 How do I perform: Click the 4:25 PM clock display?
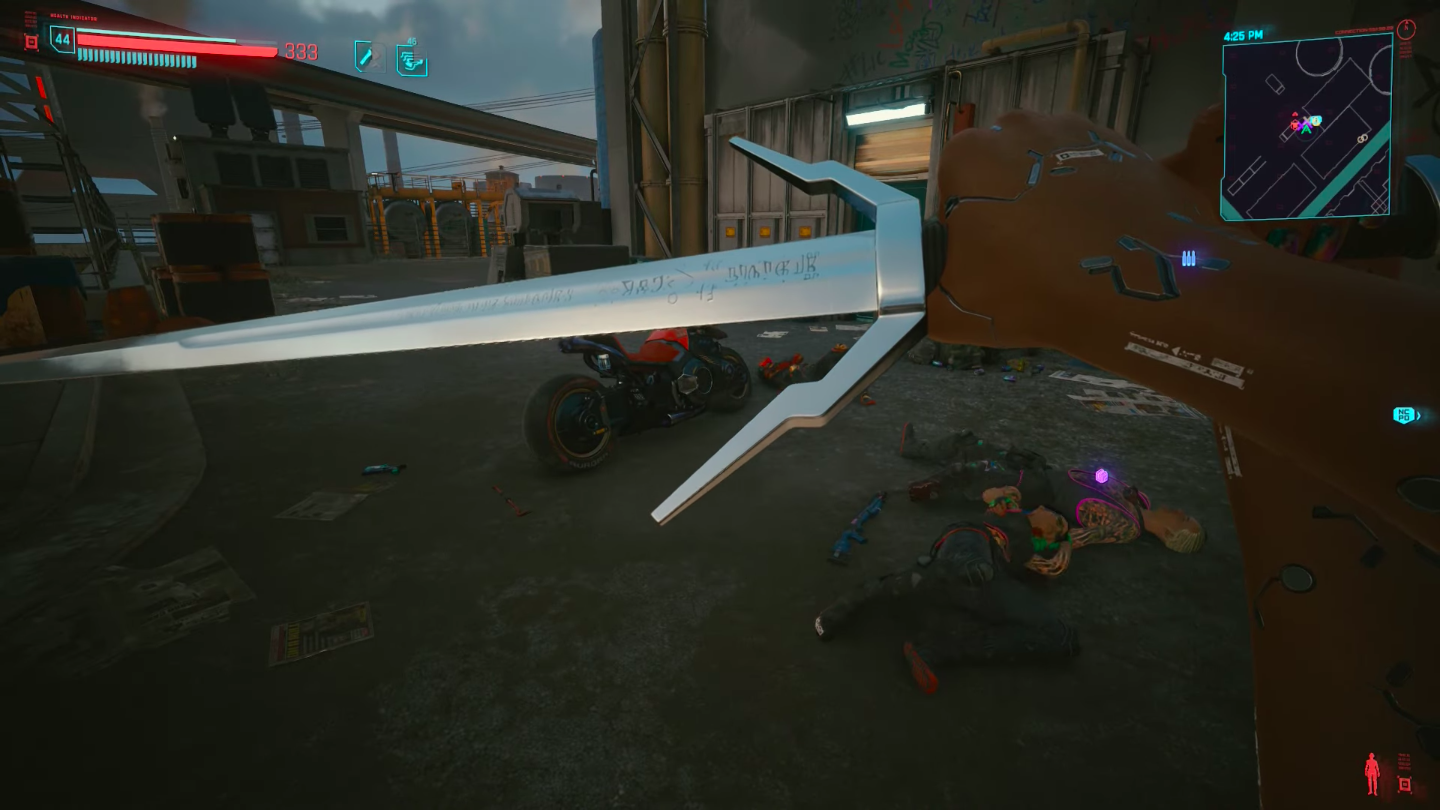tap(1245, 36)
